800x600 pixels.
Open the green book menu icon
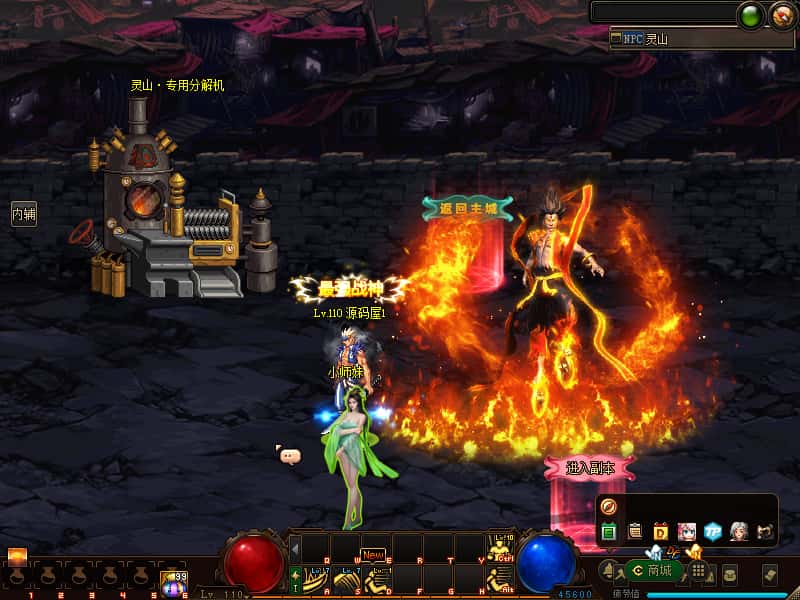(609, 531)
